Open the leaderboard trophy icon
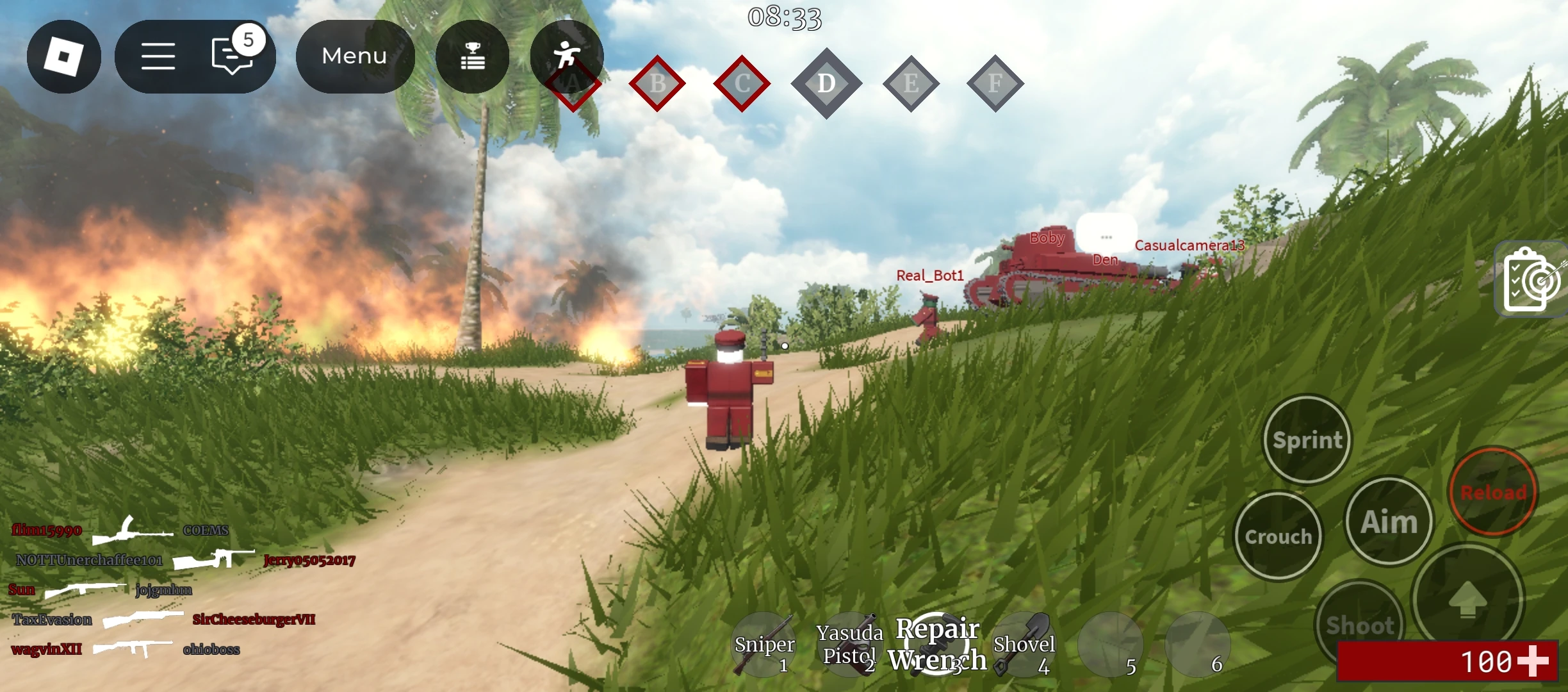The height and width of the screenshot is (692, 1568). click(472, 56)
